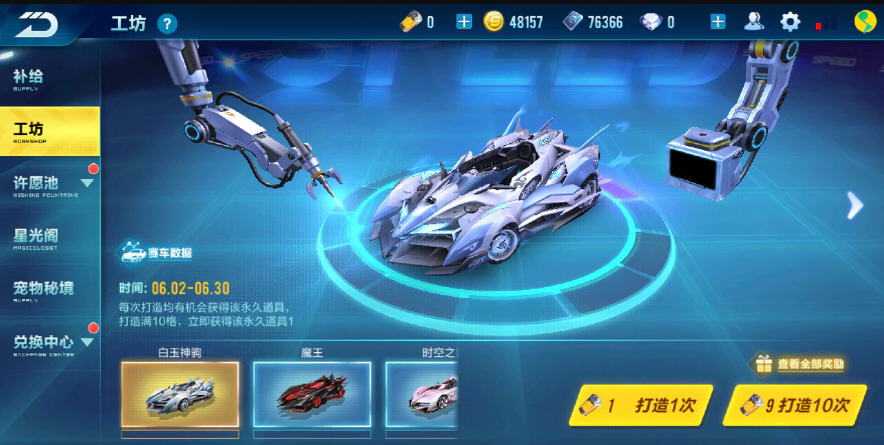The image size is (884, 445).
Task: Go back using the top-left logo button
Action: tap(36, 23)
